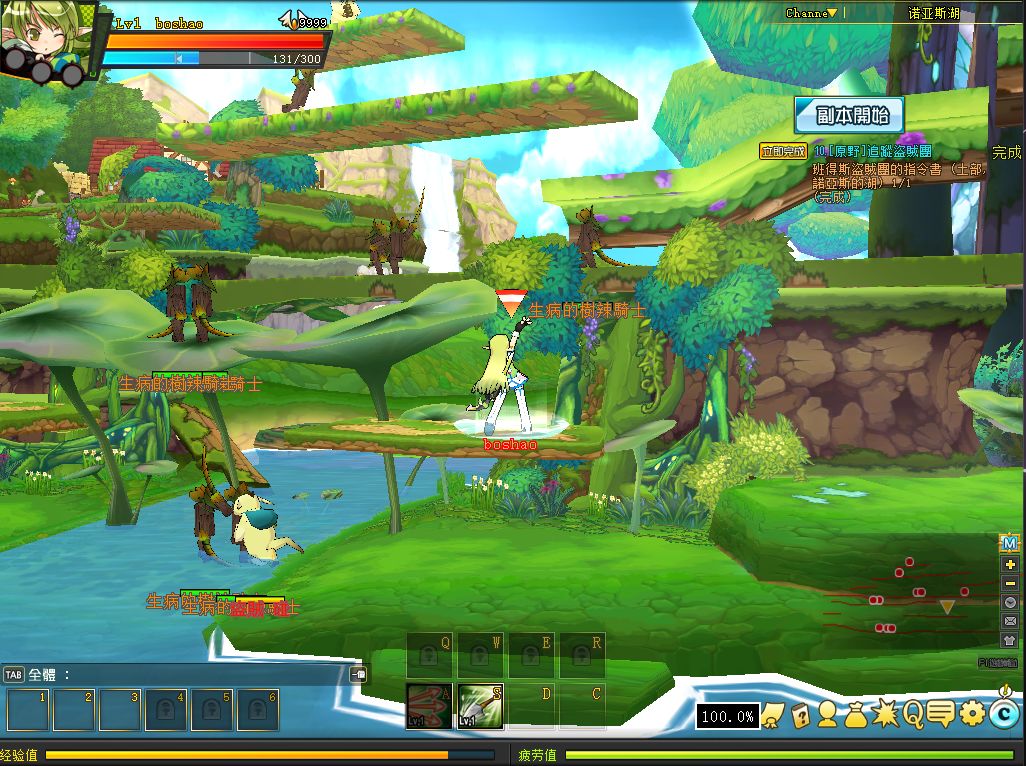Click the 副本開始 dungeon start button
Viewport: 1026px width, 766px height.
pos(849,115)
